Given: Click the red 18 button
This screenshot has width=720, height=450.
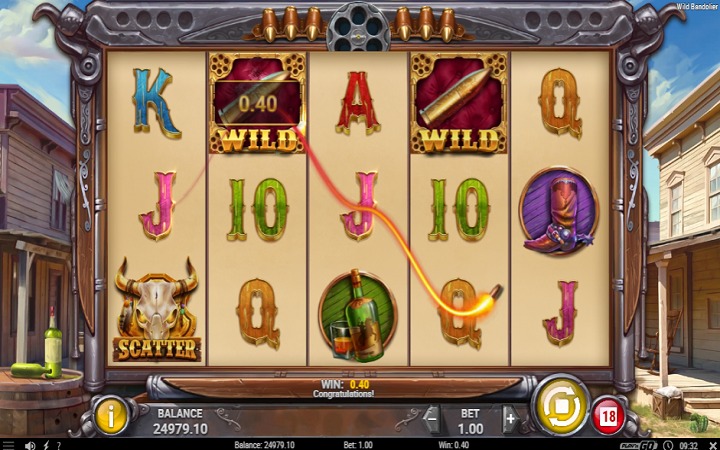Looking at the screenshot, I should (x=607, y=414).
